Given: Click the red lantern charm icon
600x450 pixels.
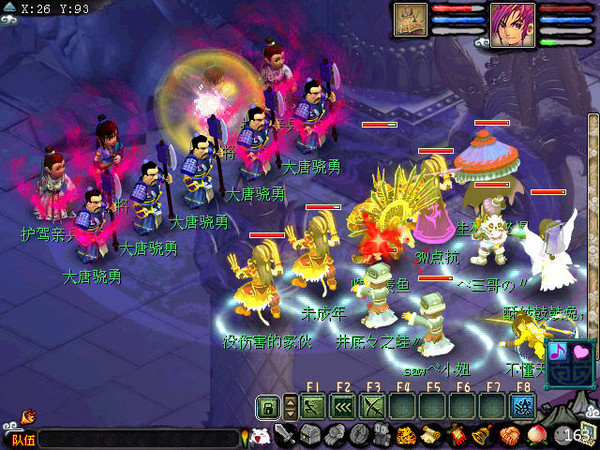Looking at the screenshot, I should click(457, 436).
